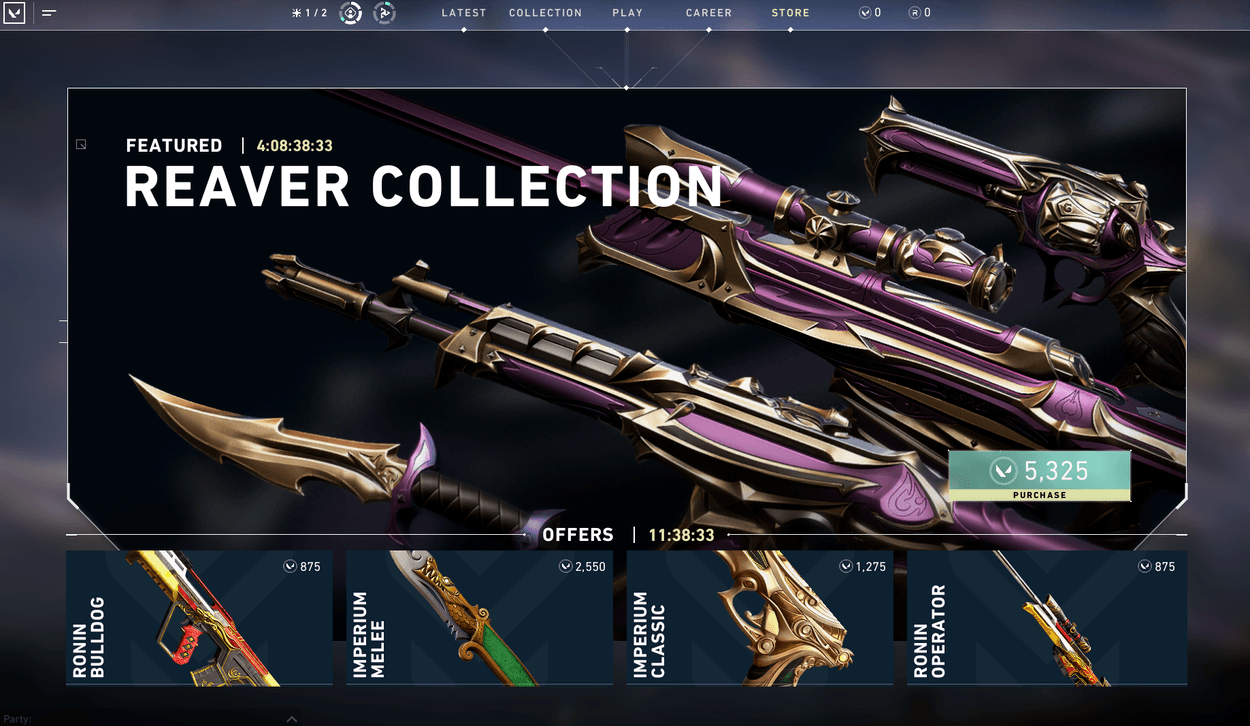Viewport: 1250px width, 726px height.
Task: Expand the Party panel arrow
Action: pyautogui.click(x=291, y=718)
